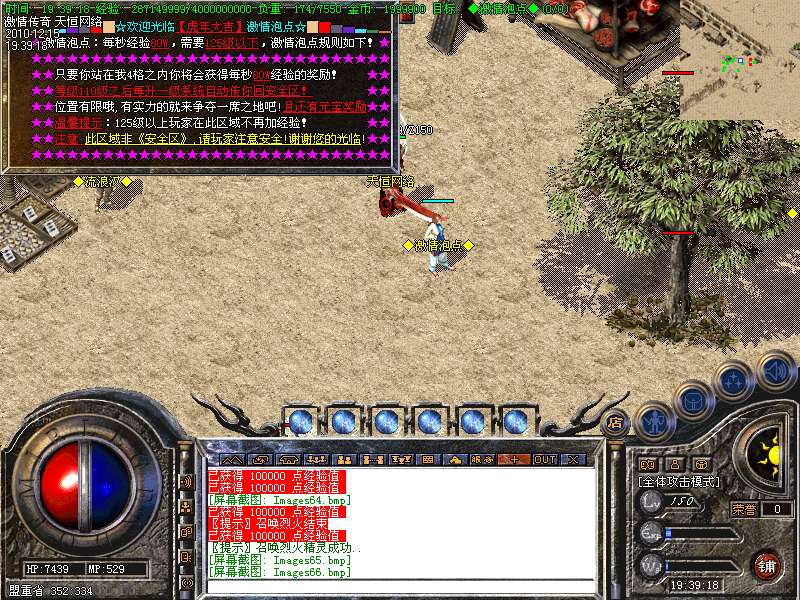The height and width of the screenshot is (600, 800).
Task: Open the red 铺 stall button
Action: (767, 565)
